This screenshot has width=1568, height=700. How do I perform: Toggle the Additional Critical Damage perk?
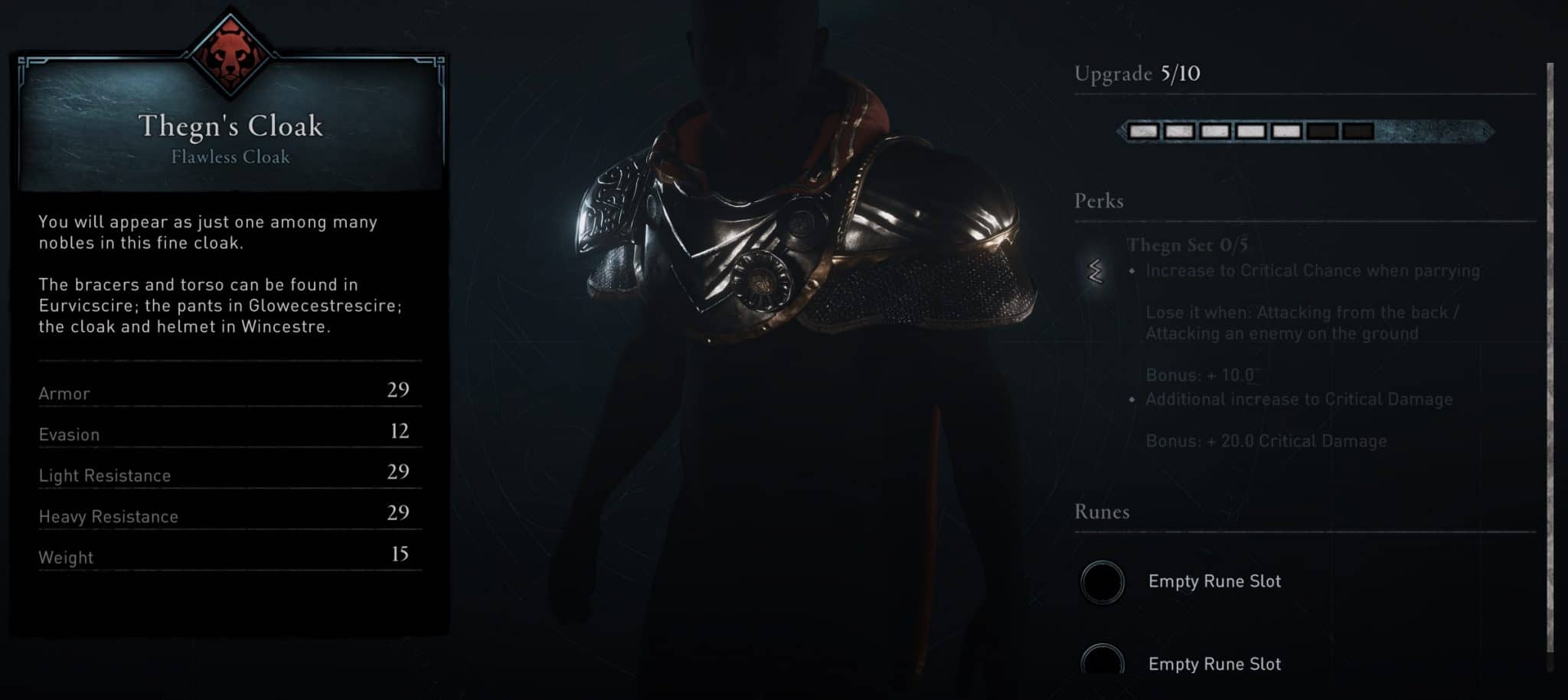click(x=1299, y=399)
